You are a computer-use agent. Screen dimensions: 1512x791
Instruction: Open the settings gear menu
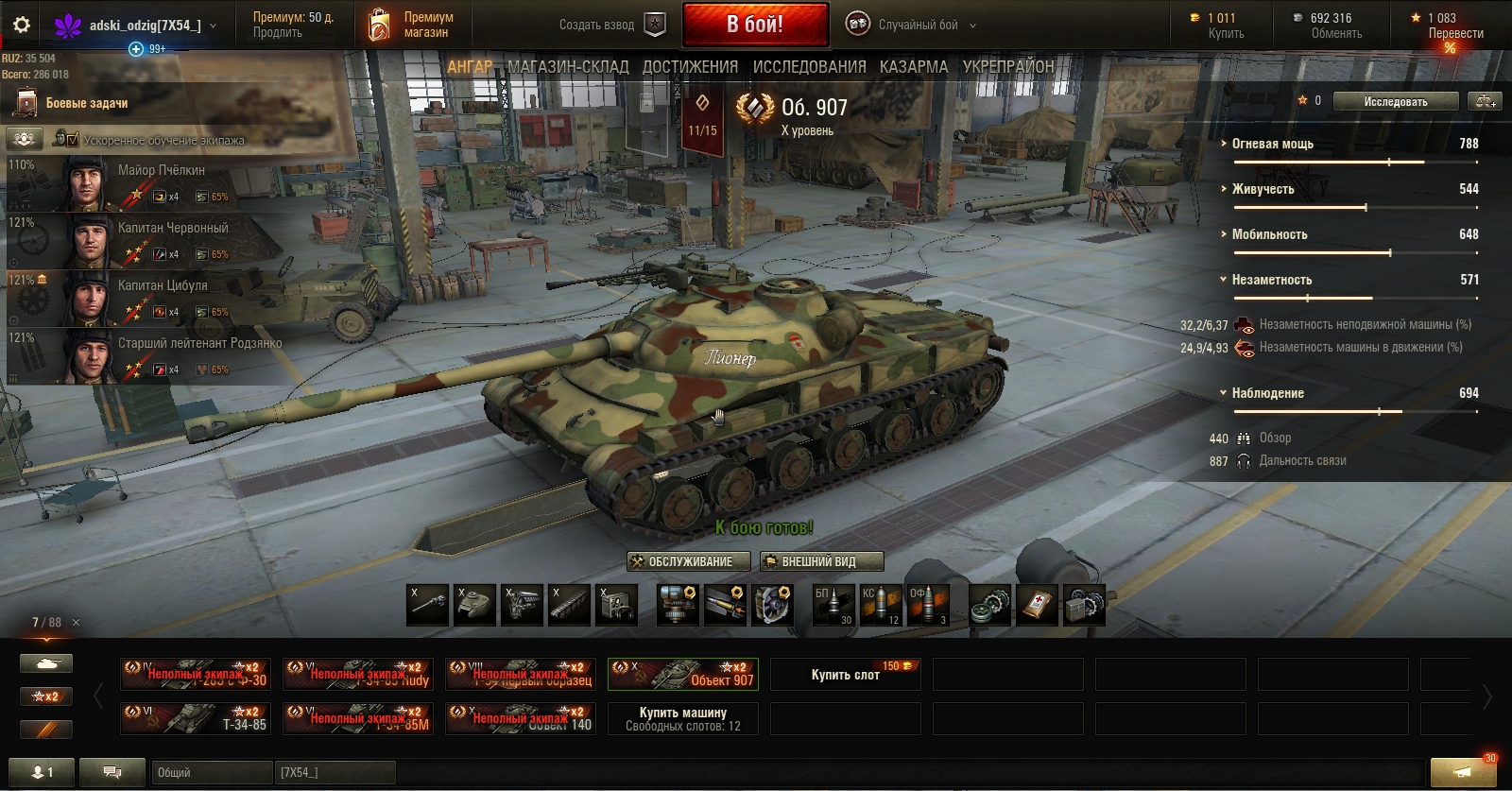tap(21, 25)
